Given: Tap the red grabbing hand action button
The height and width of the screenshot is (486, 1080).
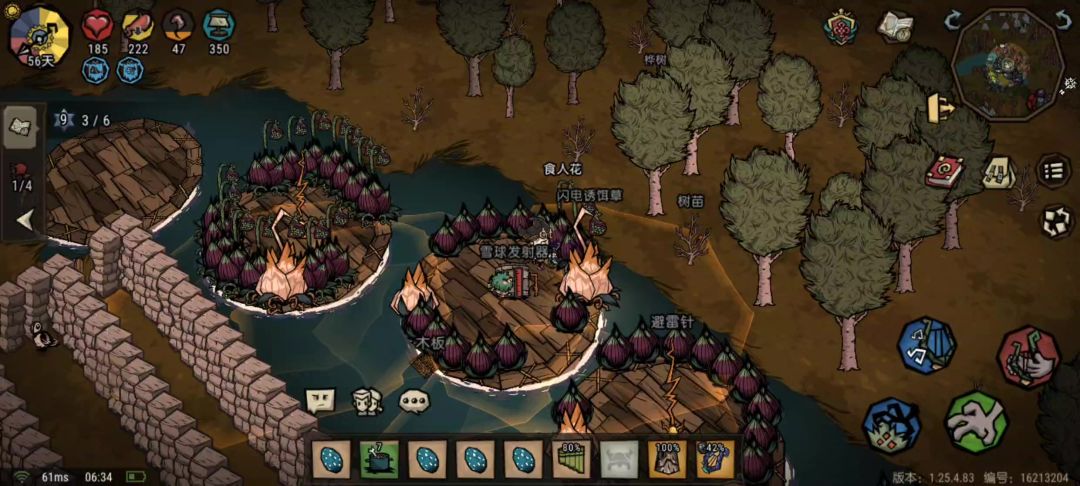Looking at the screenshot, I should pyautogui.click(x=1027, y=357).
